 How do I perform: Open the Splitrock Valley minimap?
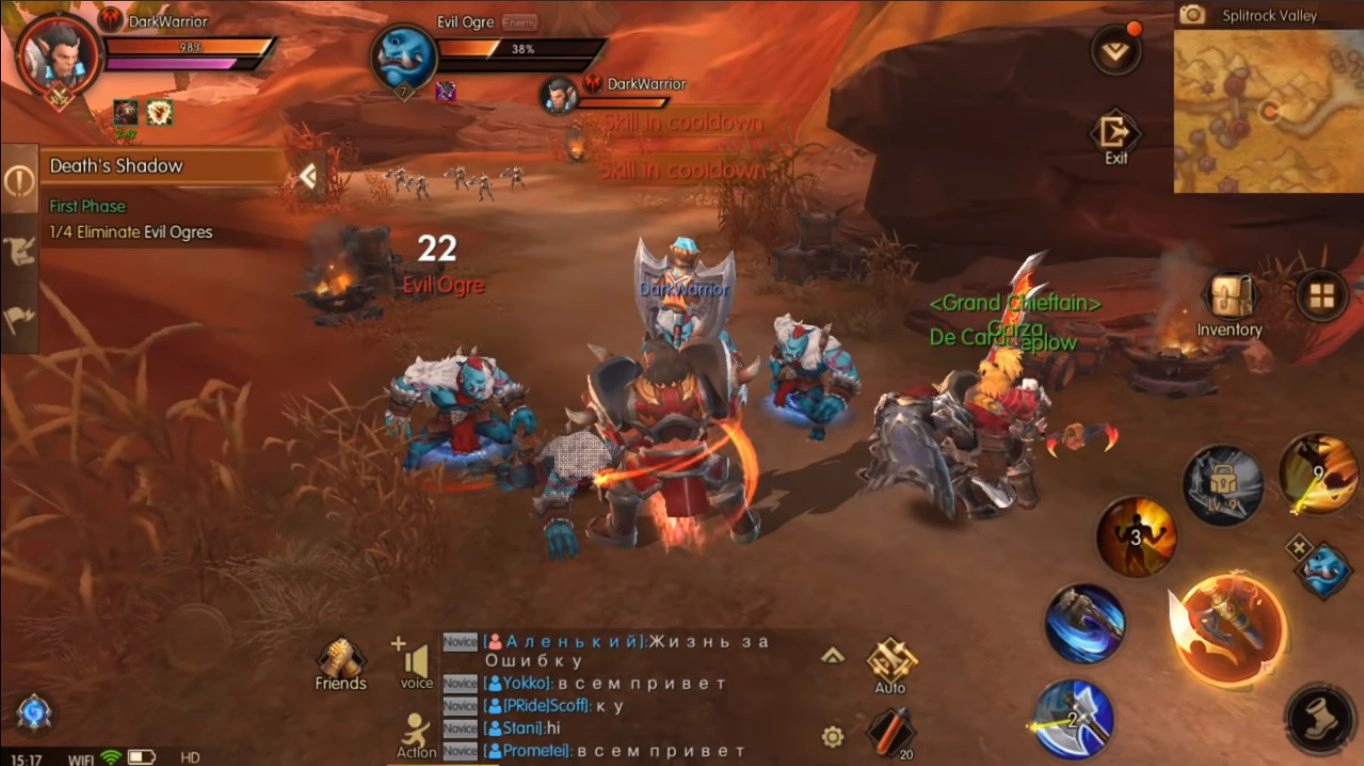(x=1267, y=110)
